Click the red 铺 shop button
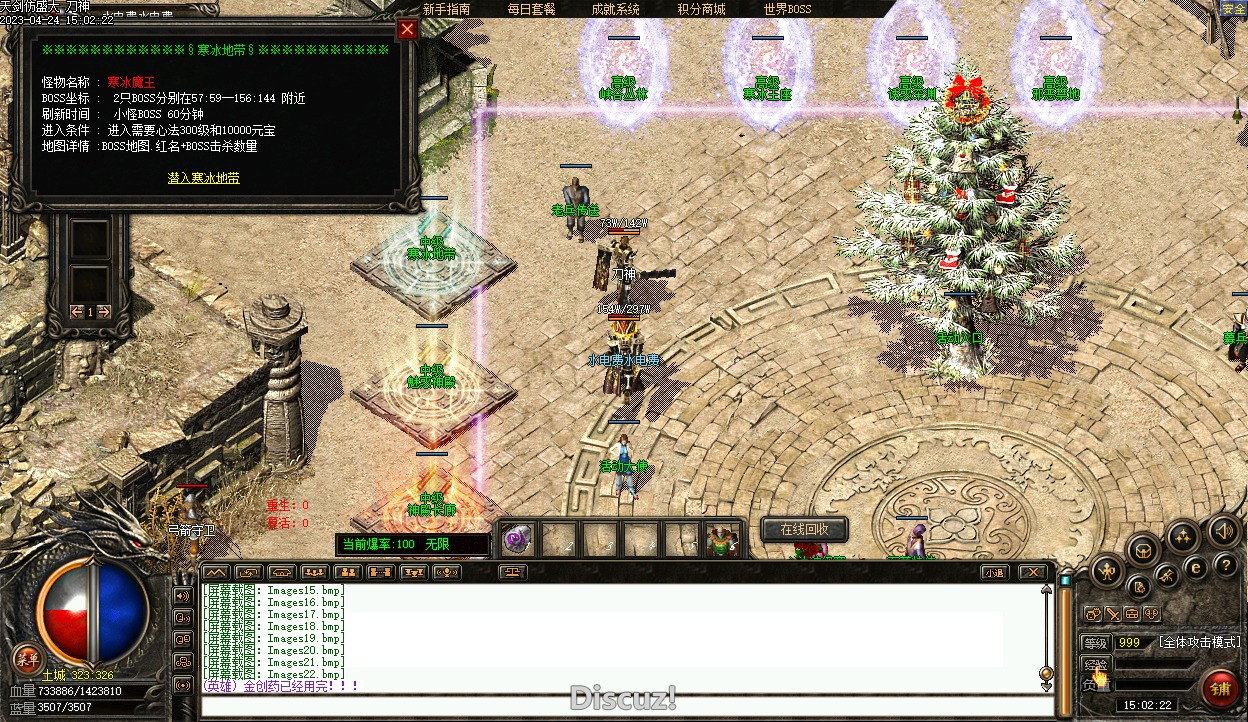The height and width of the screenshot is (722, 1248). pos(1220,689)
